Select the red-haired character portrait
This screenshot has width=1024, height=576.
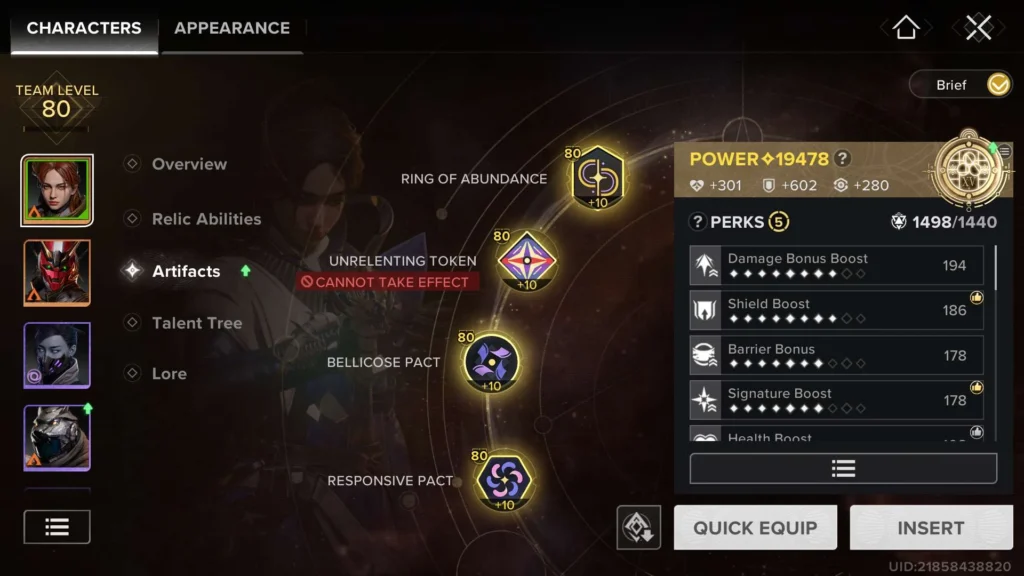pyautogui.click(x=57, y=190)
